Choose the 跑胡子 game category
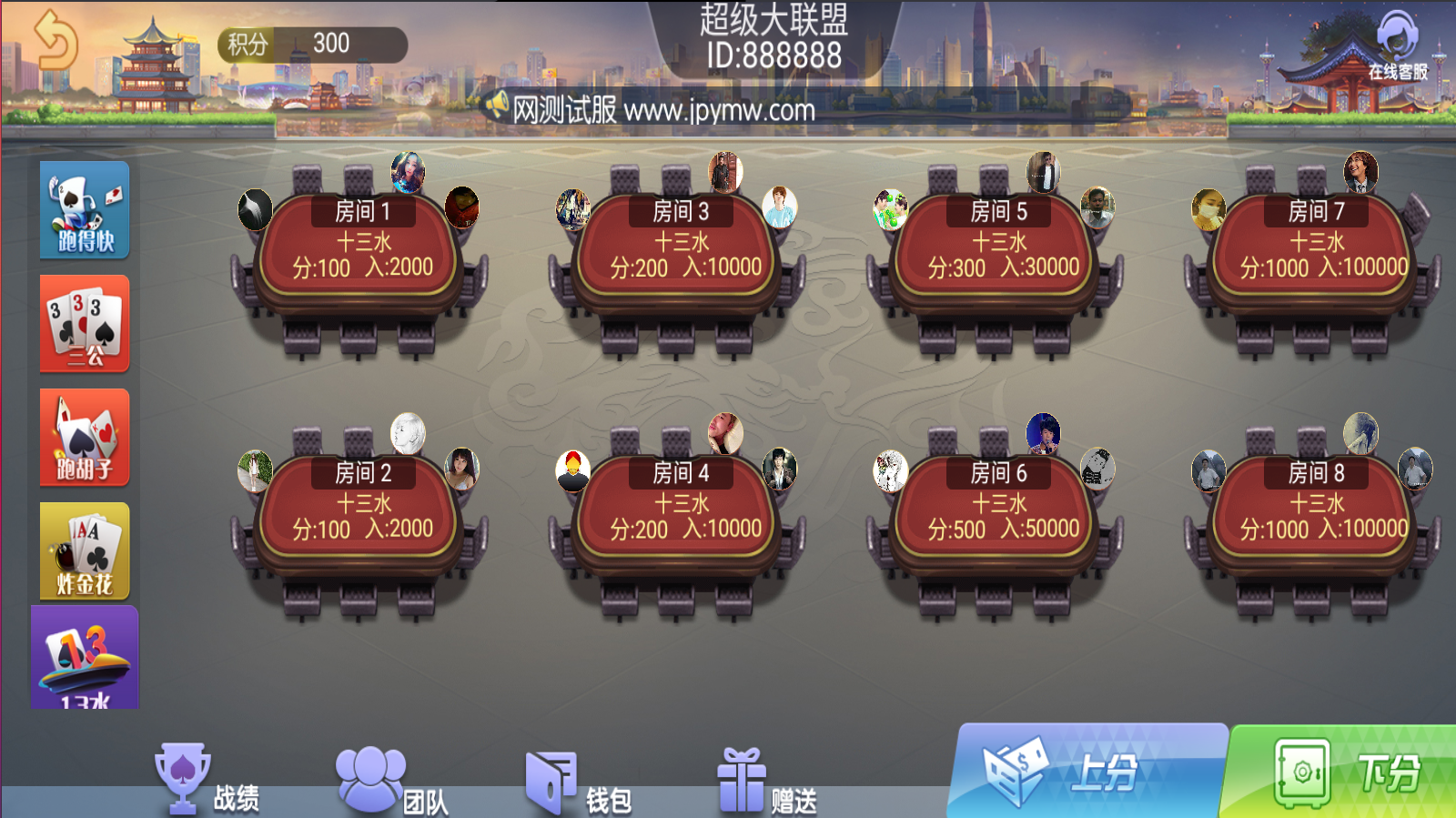Viewport: 1456px width, 818px height. (x=85, y=438)
